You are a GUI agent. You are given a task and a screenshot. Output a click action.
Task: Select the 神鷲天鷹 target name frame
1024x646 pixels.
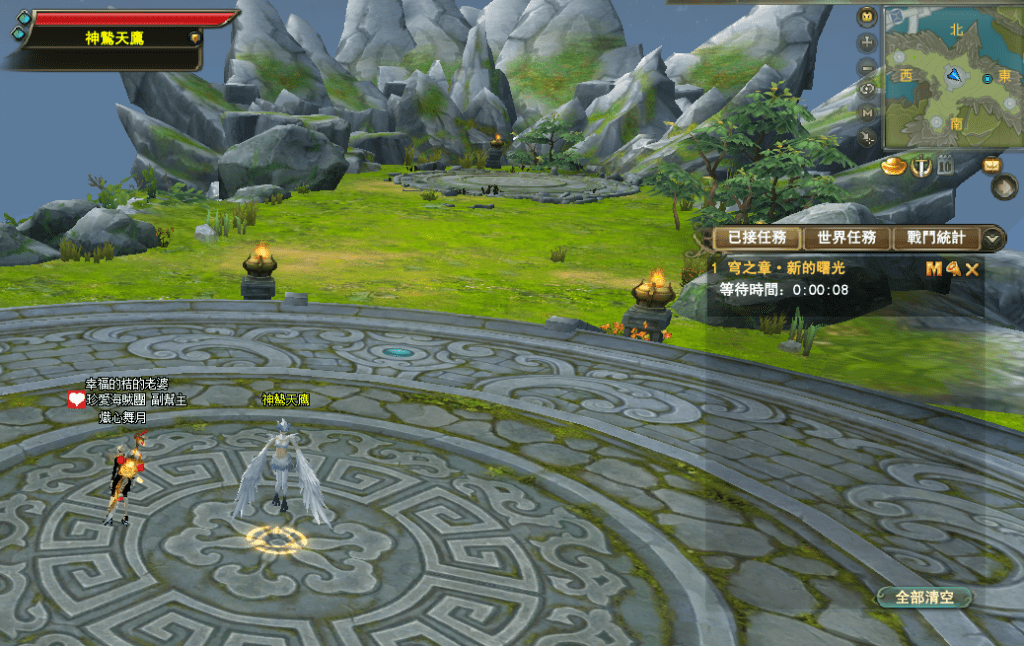point(112,37)
